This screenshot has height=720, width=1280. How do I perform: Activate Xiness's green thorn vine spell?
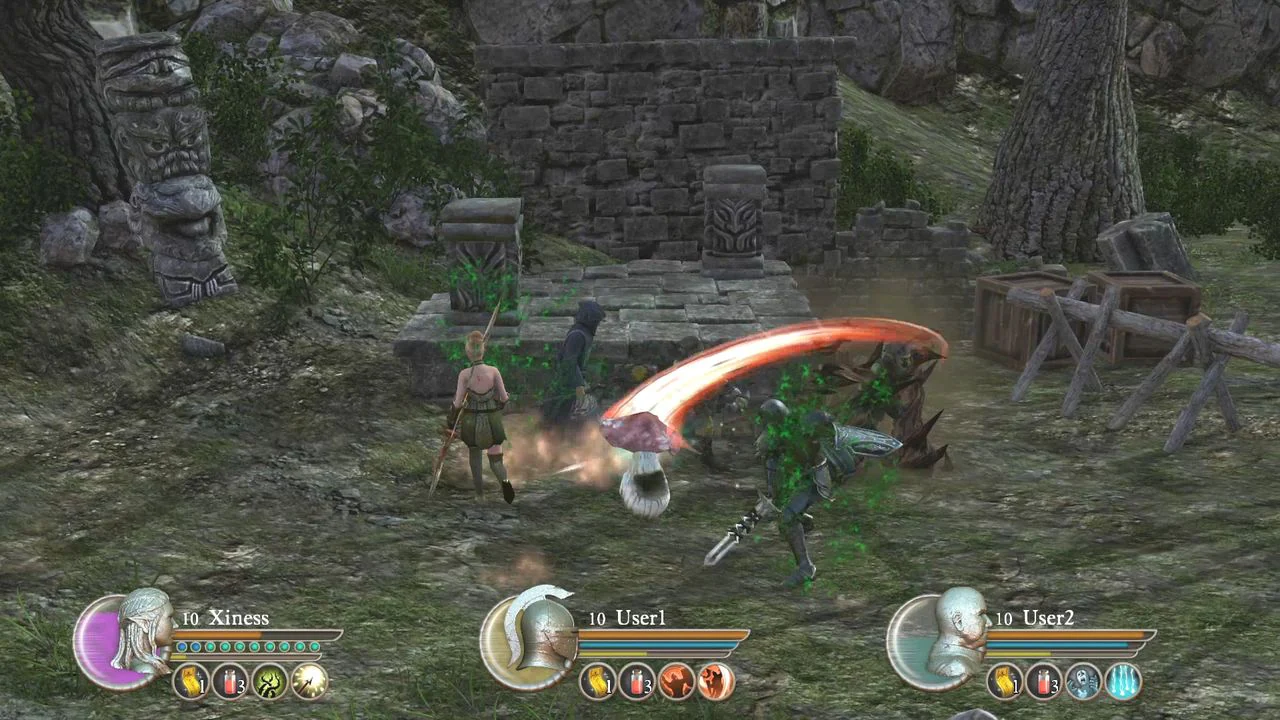point(268,682)
